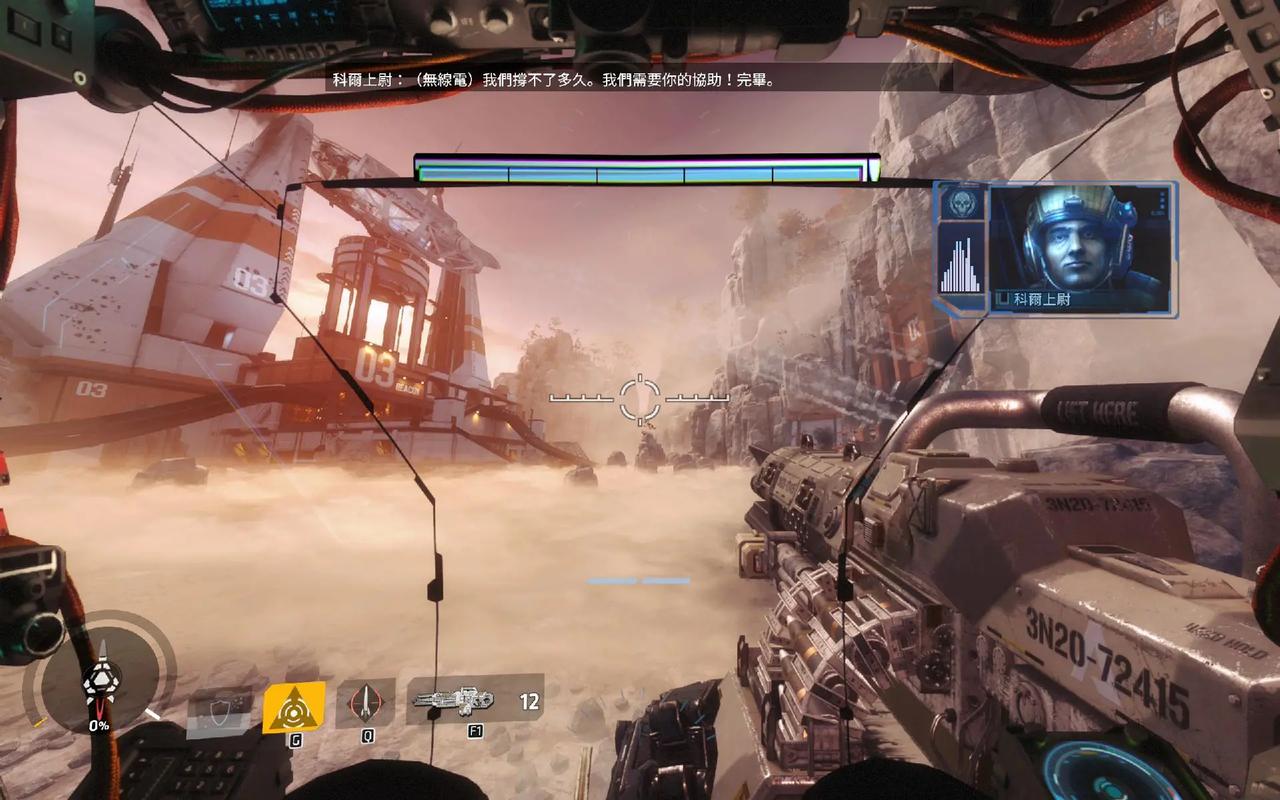The height and width of the screenshot is (800, 1280).
Task: Activate the rocket ordnance ability icon
Action: click(364, 703)
